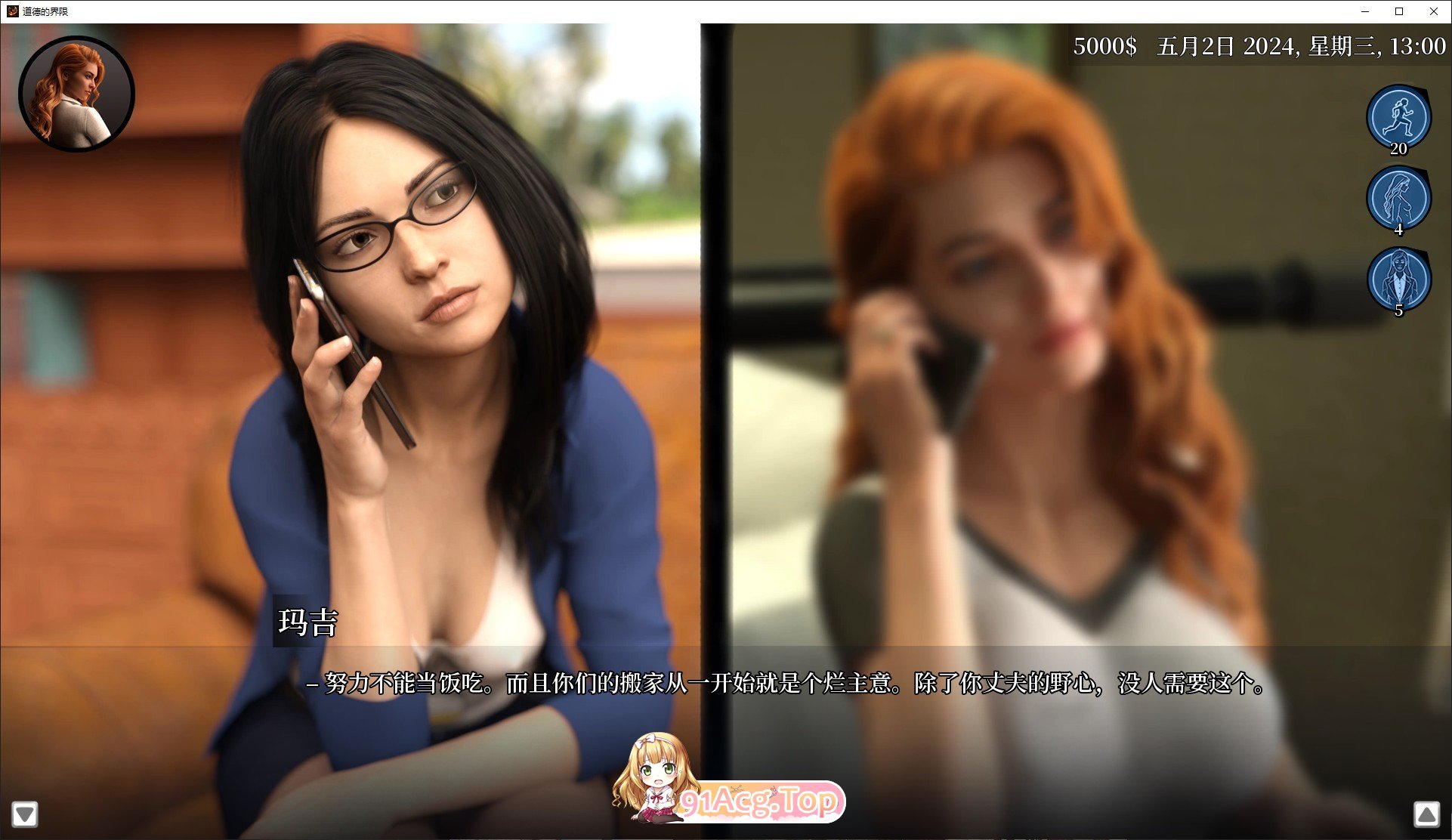Click the business suit career stat icon
The image size is (1452, 840).
point(1398,279)
